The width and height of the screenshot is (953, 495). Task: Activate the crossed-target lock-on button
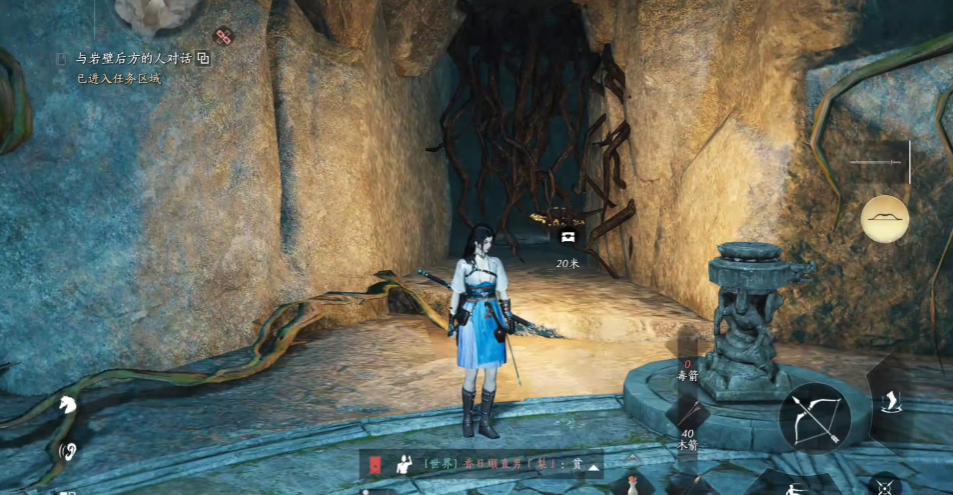[885, 487]
